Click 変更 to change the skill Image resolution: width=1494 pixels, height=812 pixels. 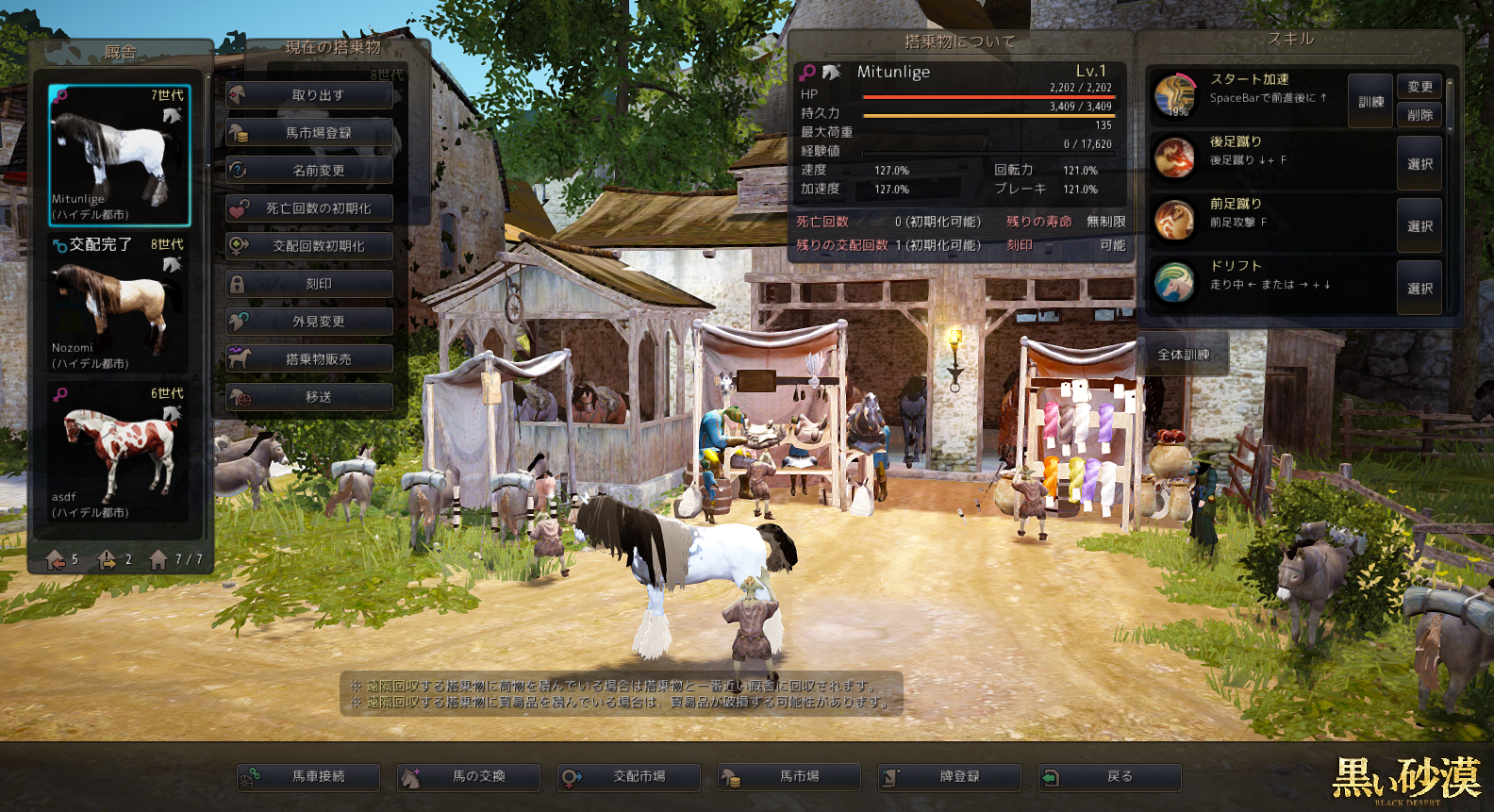(1419, 87)
